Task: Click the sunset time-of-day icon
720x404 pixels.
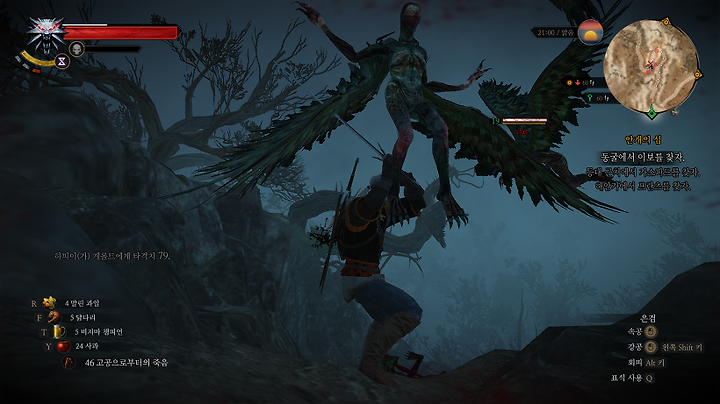Action: click(x=589, y=32)
